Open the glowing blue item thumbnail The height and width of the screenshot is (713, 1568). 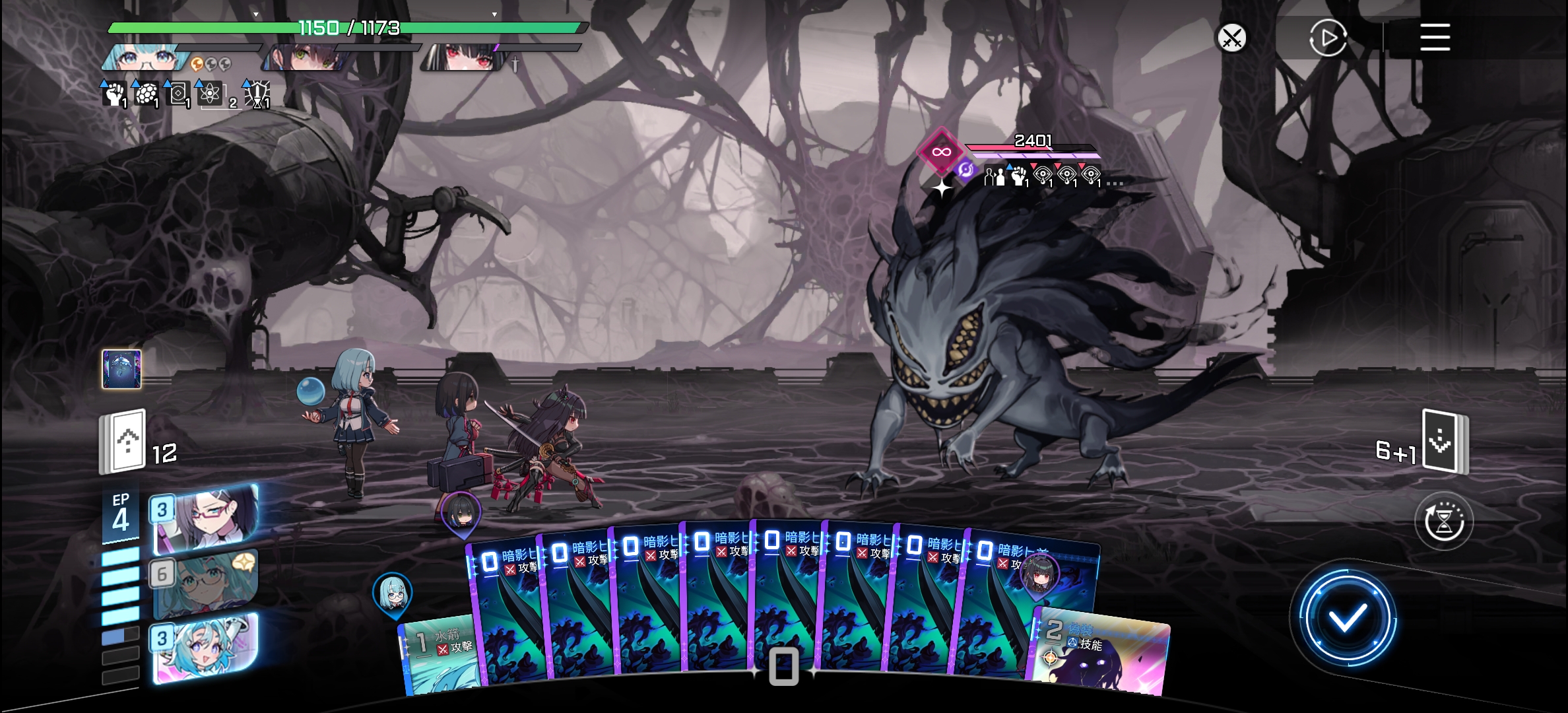121,369
